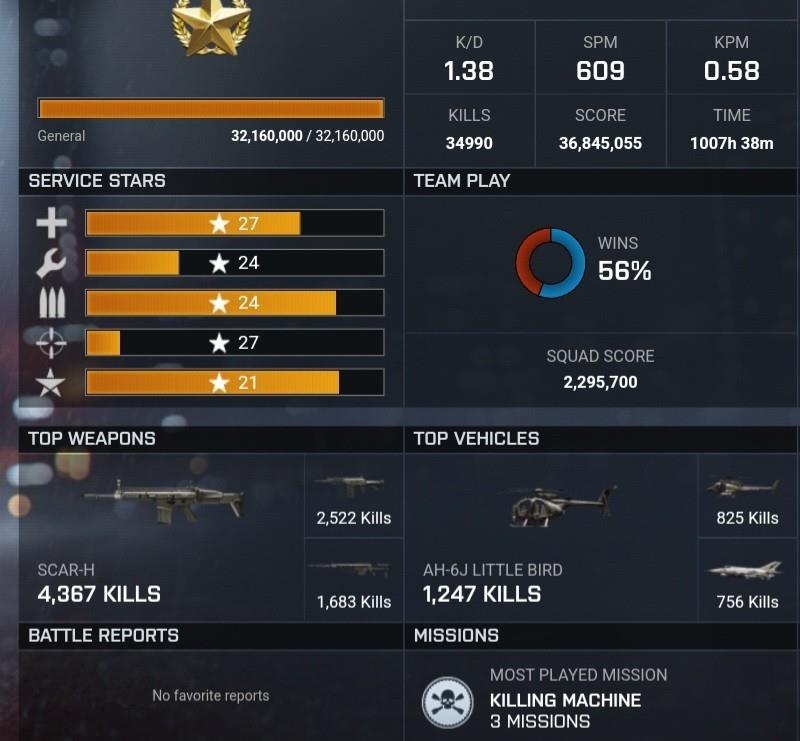800x741 pixels.
Task: Select the weapon with 2,522 kills
Action: (352, 497)
